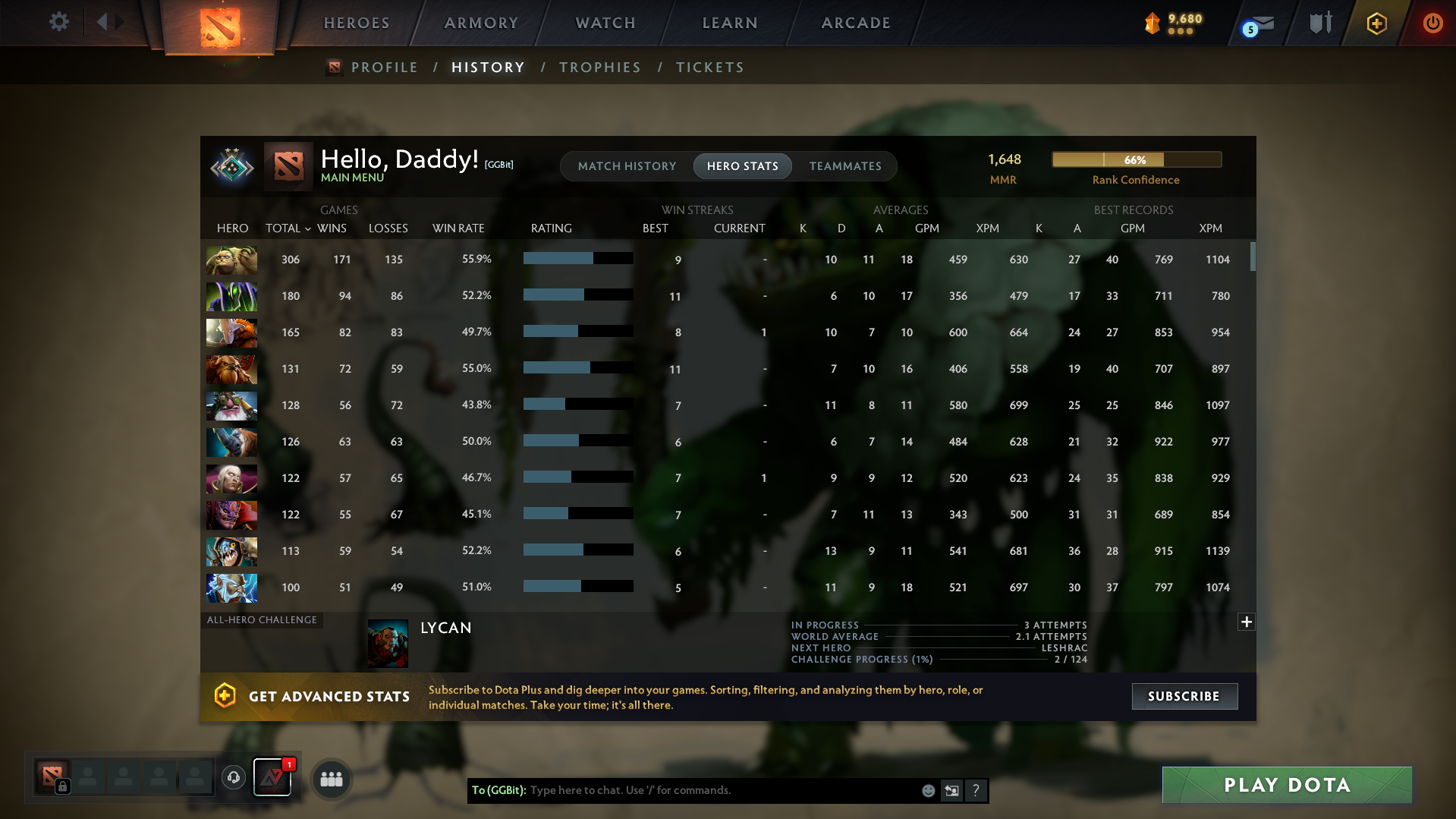Click the power button to quit Dota

coord(1432,24)
